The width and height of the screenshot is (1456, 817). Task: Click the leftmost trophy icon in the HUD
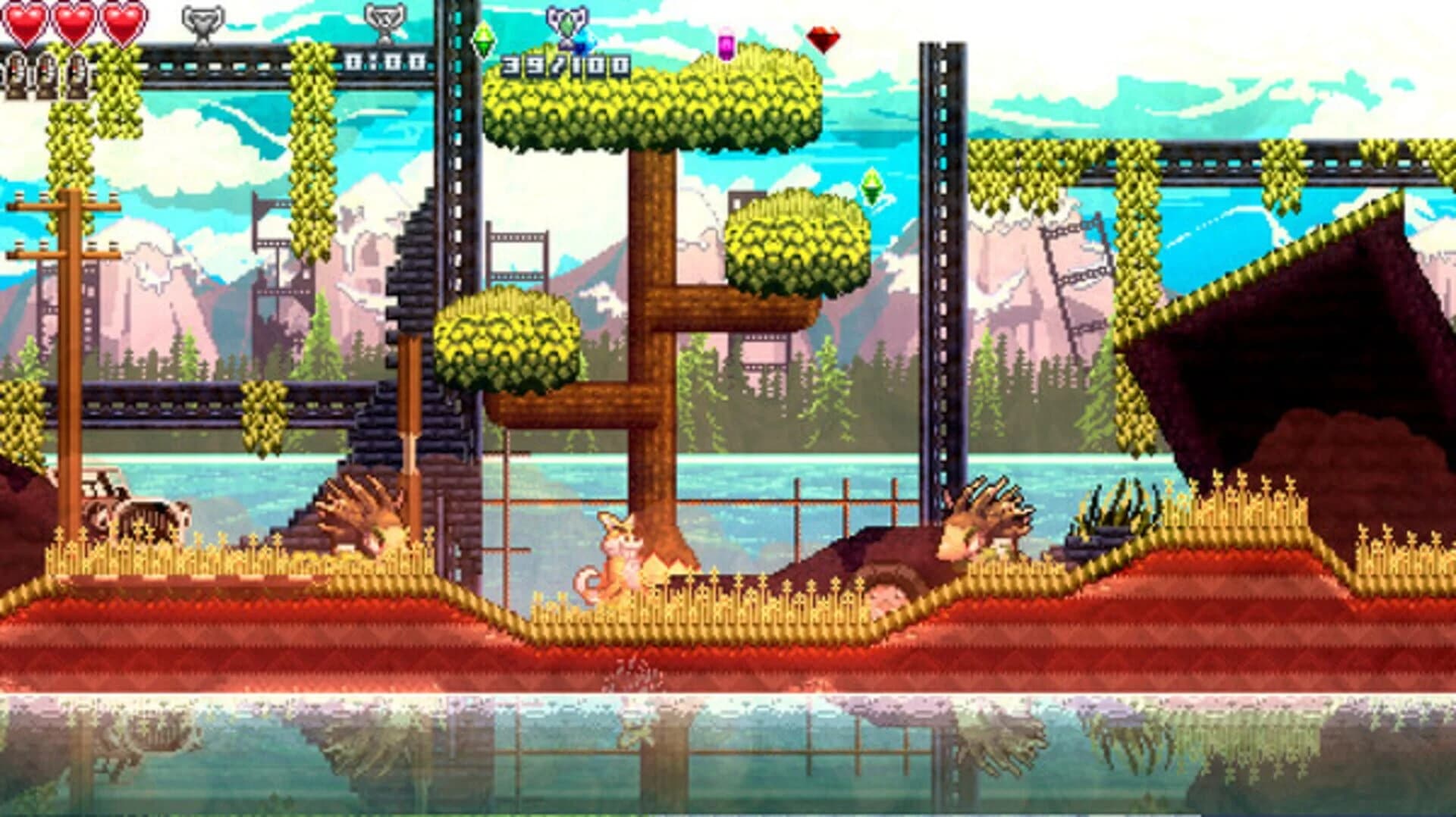point(201,23)
